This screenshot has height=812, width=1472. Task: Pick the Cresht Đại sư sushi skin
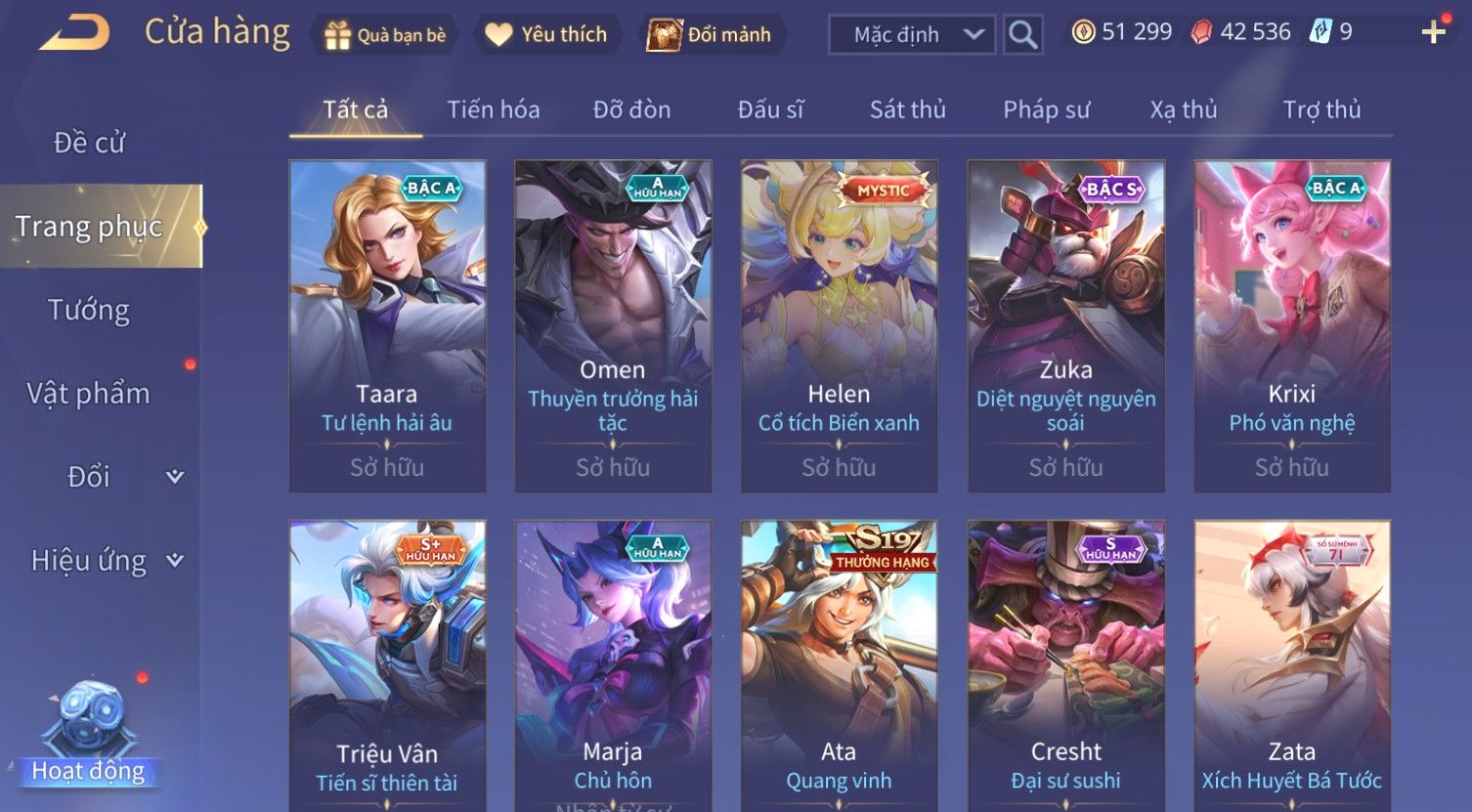1065,664
